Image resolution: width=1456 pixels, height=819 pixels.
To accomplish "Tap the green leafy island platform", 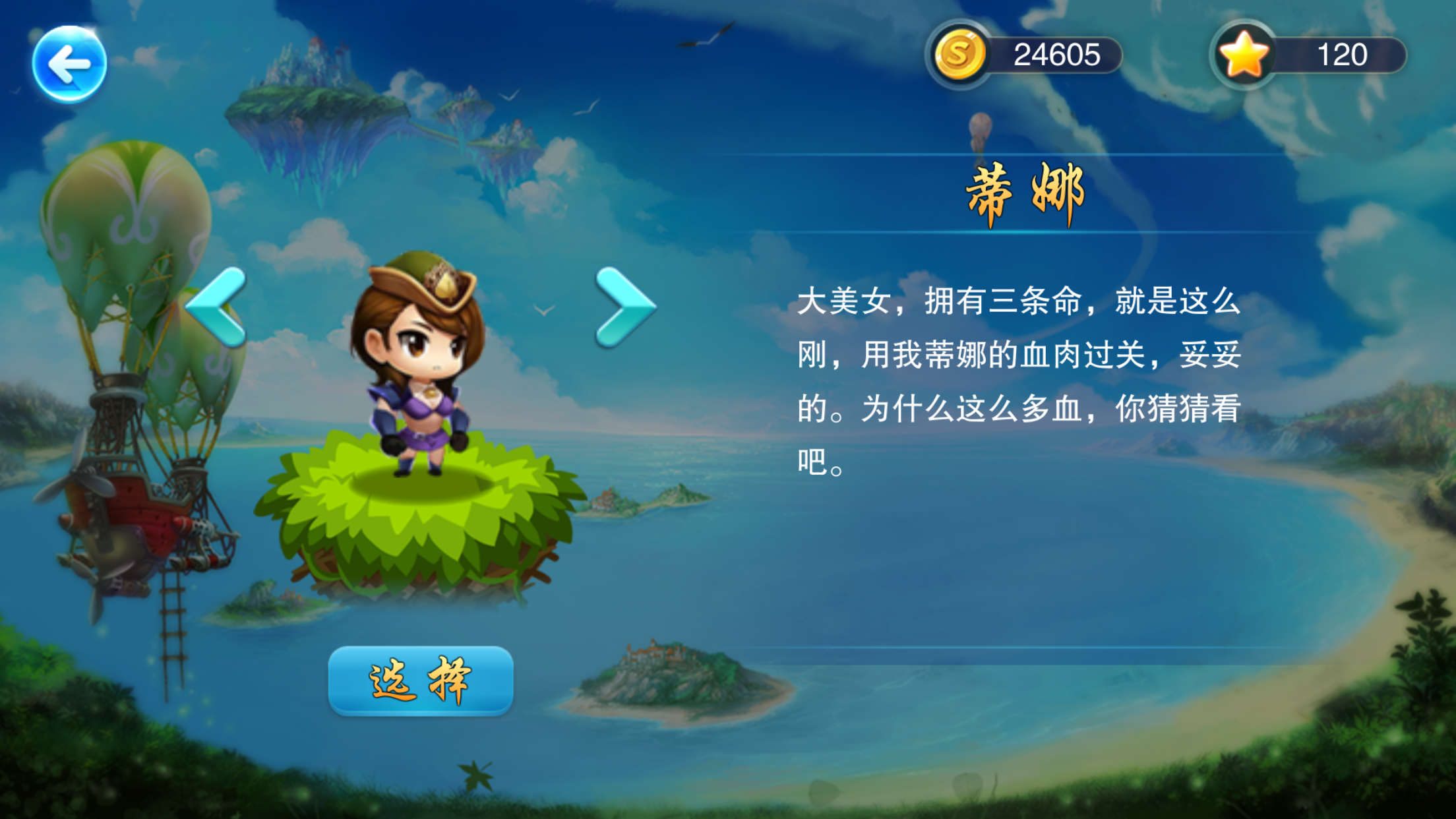I will point(422,528).
